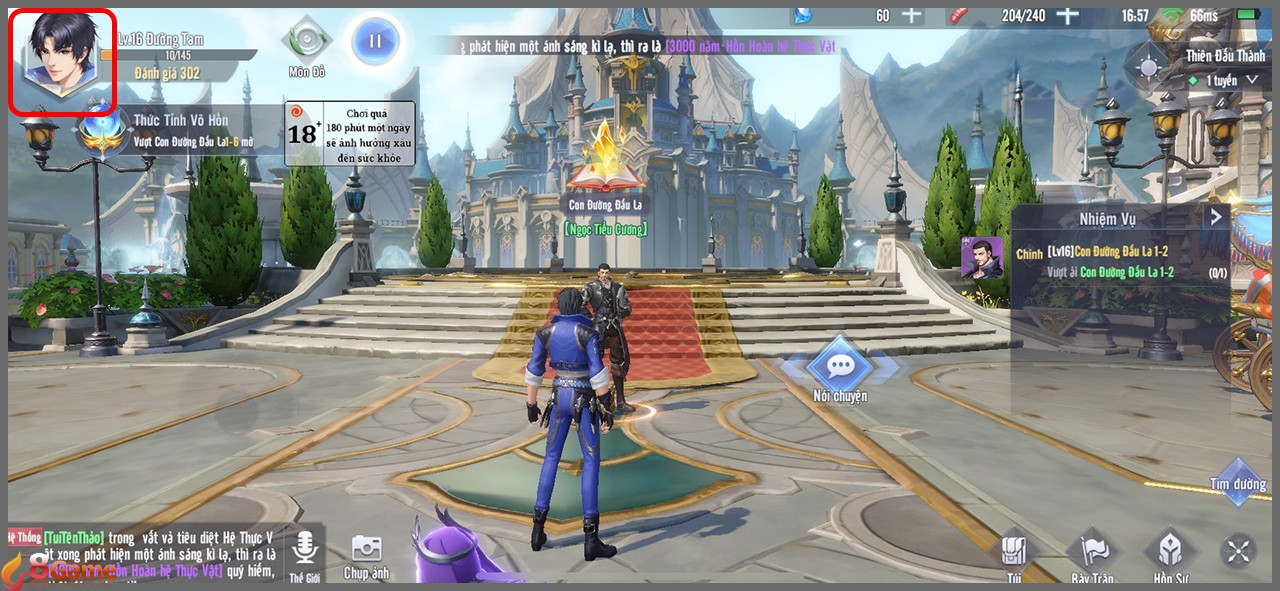Tap the Nói chuyện talk button

tap(839, 366)
